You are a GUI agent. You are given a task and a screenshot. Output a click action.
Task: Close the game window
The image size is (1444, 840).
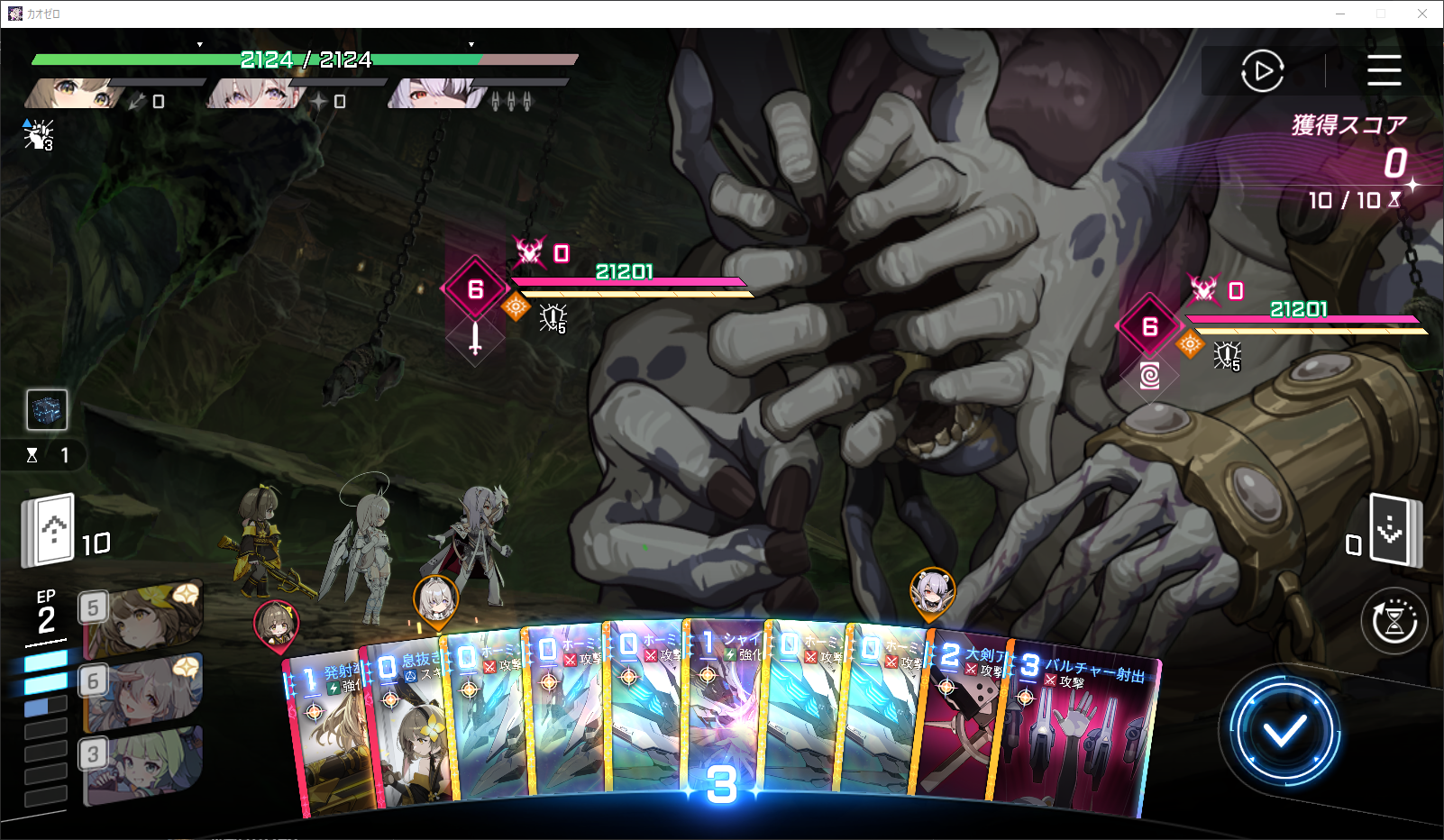coord(1421,14)
